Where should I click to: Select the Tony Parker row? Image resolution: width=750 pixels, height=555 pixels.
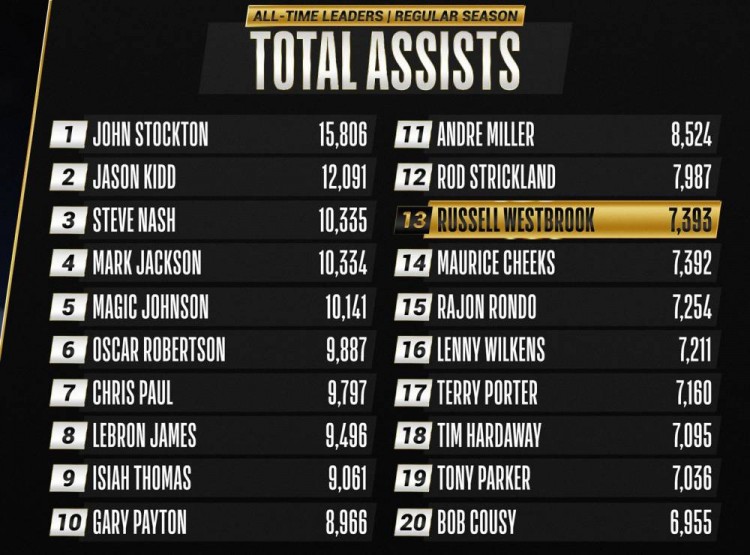point(555,478)
